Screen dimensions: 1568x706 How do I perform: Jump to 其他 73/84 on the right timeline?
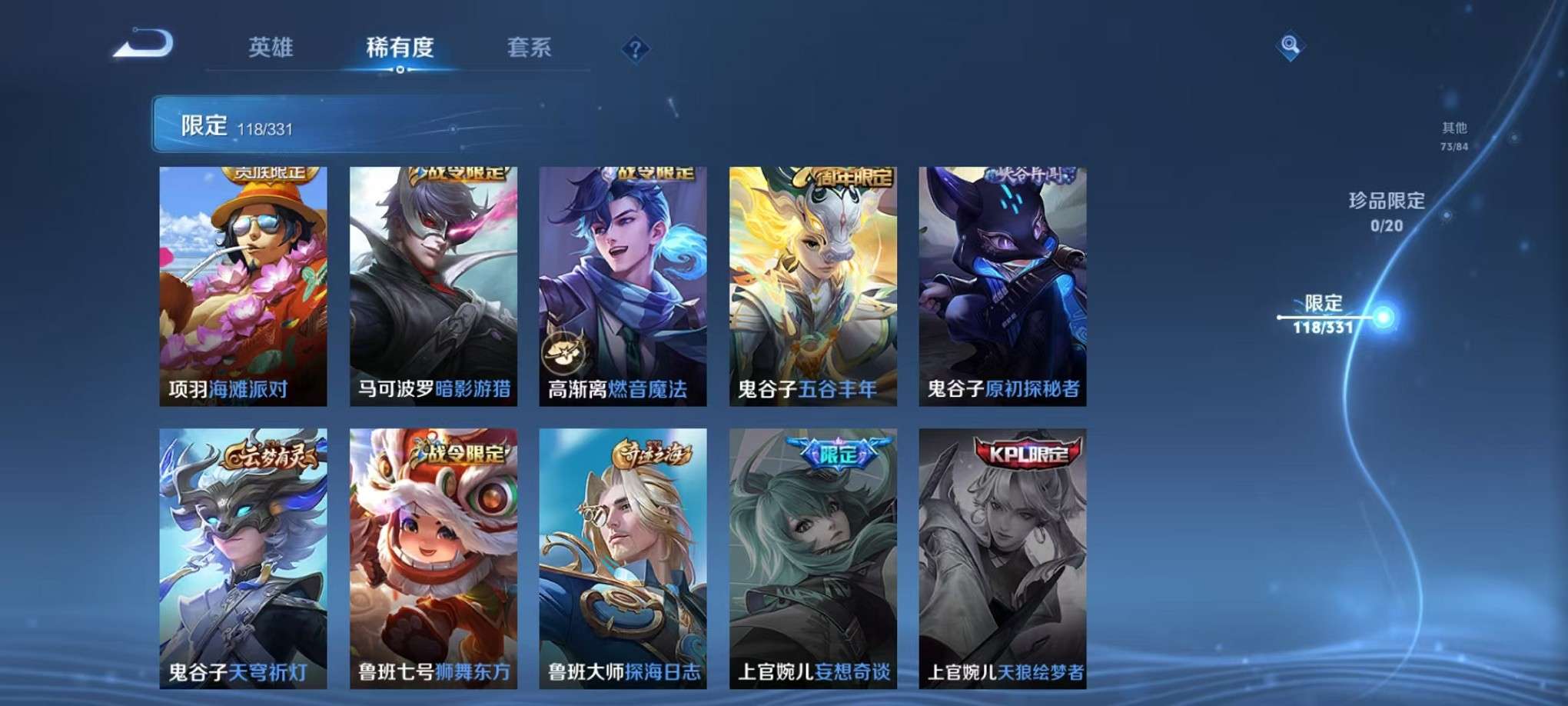1453,135
